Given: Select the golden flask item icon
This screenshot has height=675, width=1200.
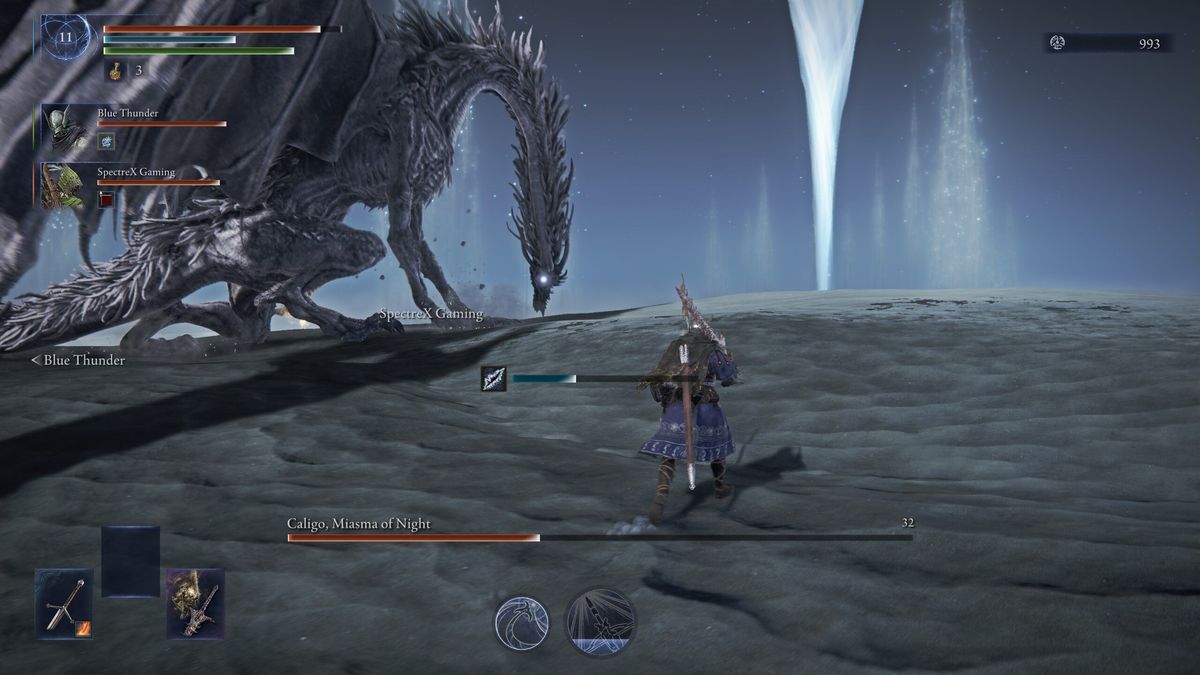Looking at the screenshot, I should [x=116, y=71].
